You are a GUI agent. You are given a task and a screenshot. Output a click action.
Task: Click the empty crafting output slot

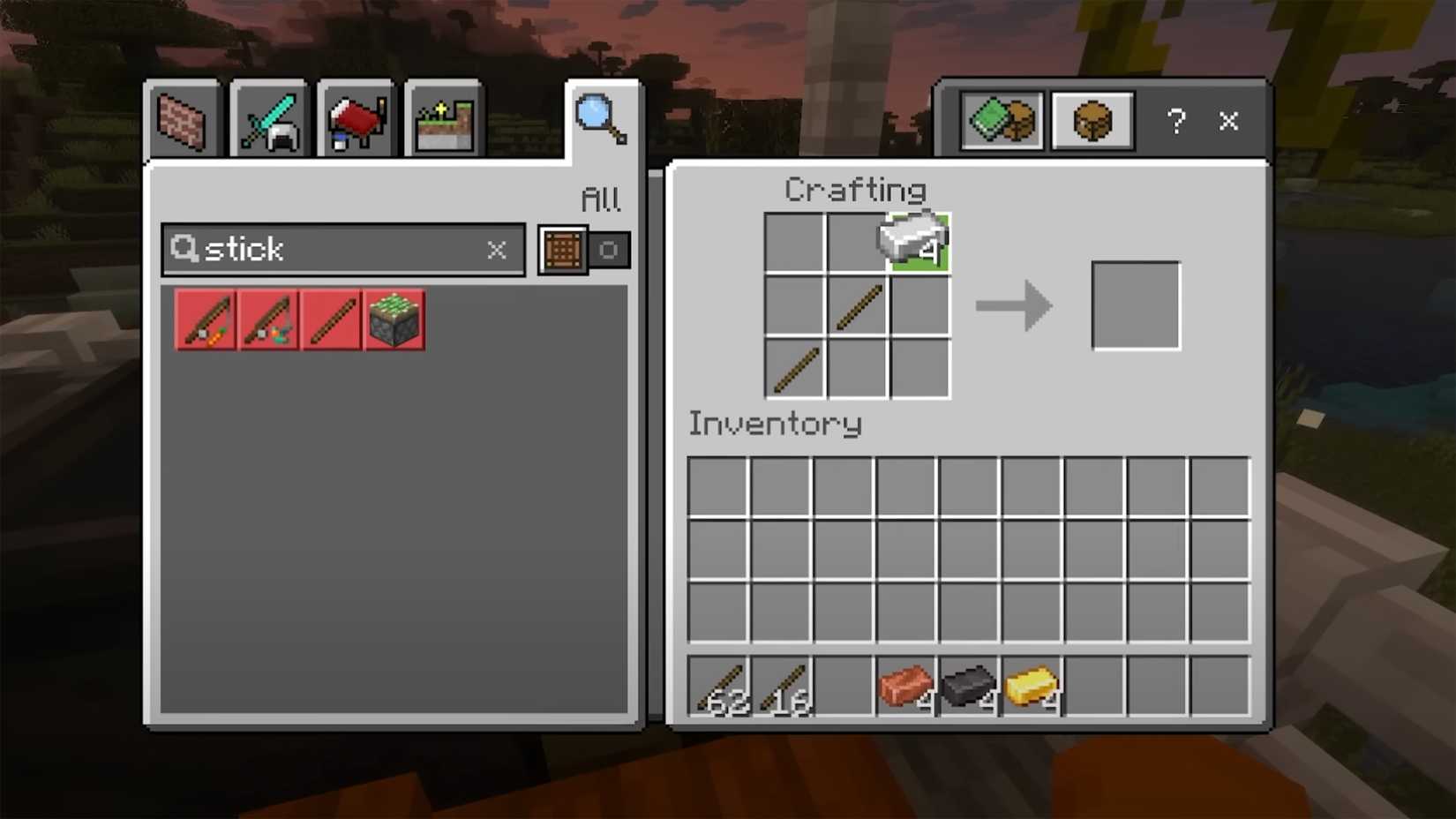(x=1136, y=306)
